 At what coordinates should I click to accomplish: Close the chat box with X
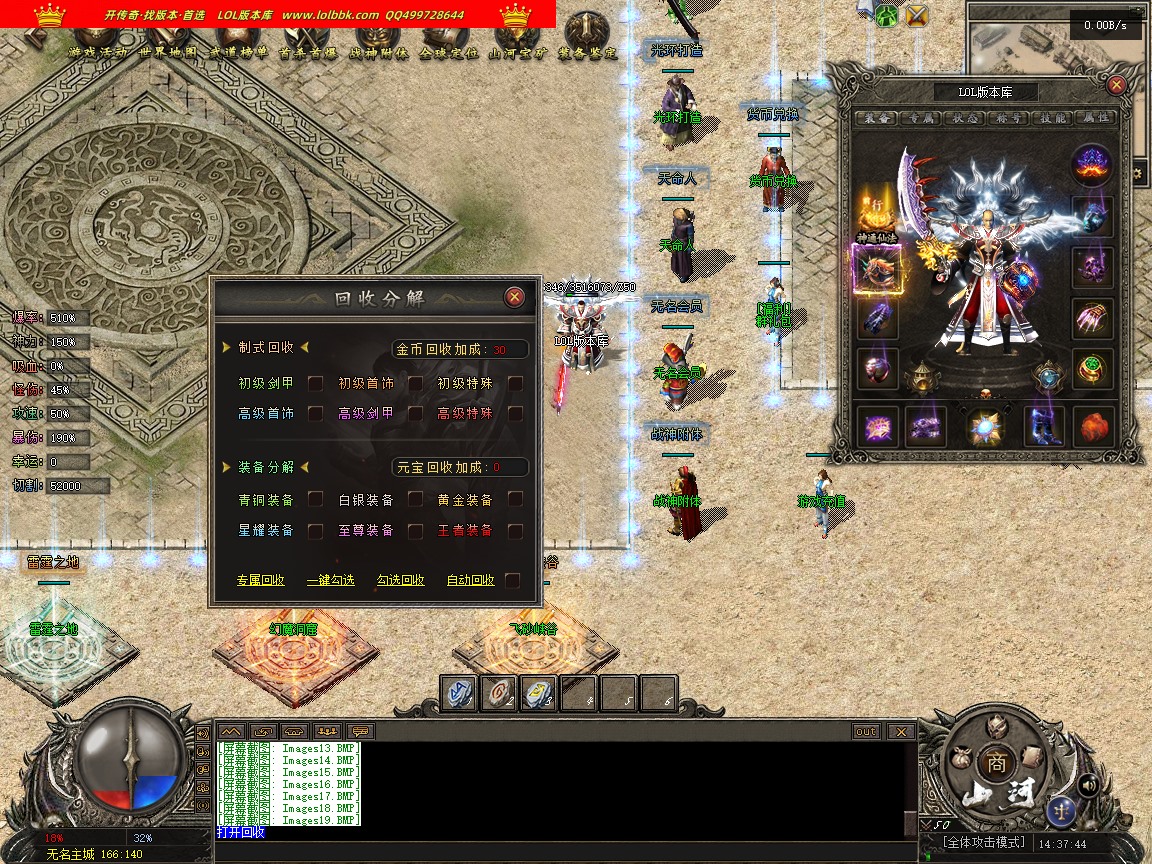coord(901,732)
